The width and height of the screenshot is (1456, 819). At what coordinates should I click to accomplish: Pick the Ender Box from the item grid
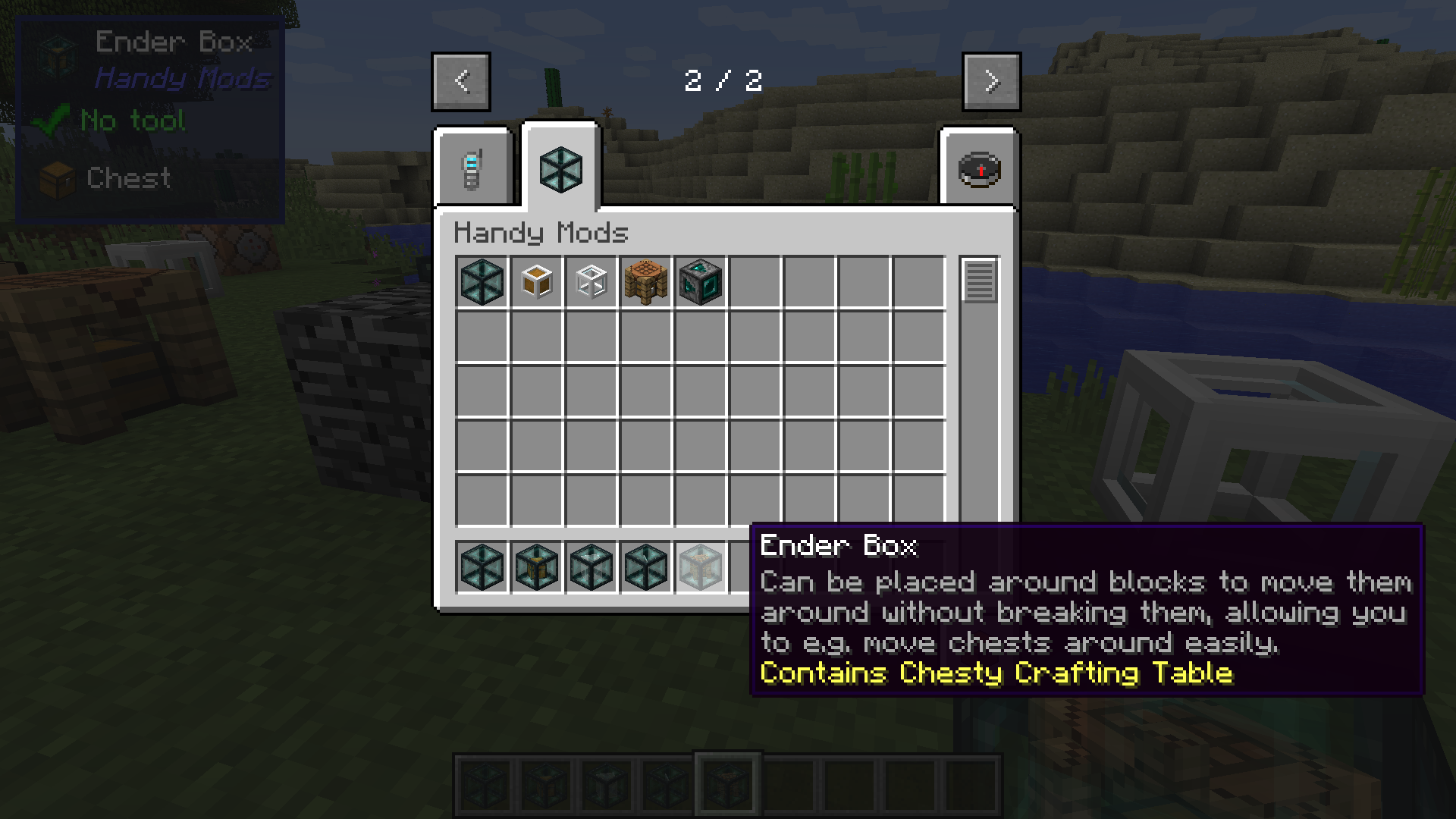coord(482,282)
